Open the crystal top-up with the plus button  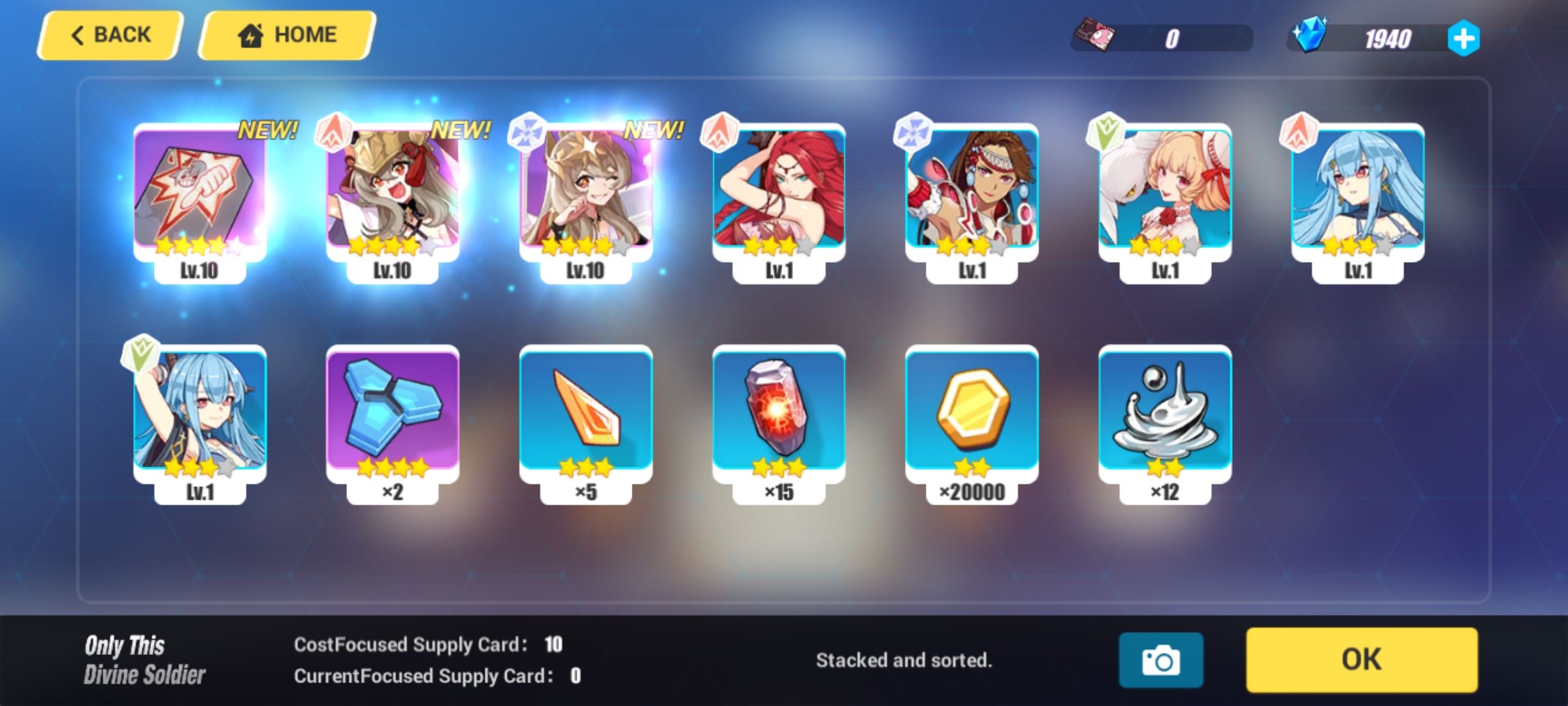pyautogui.click(x=1463, y=39)
